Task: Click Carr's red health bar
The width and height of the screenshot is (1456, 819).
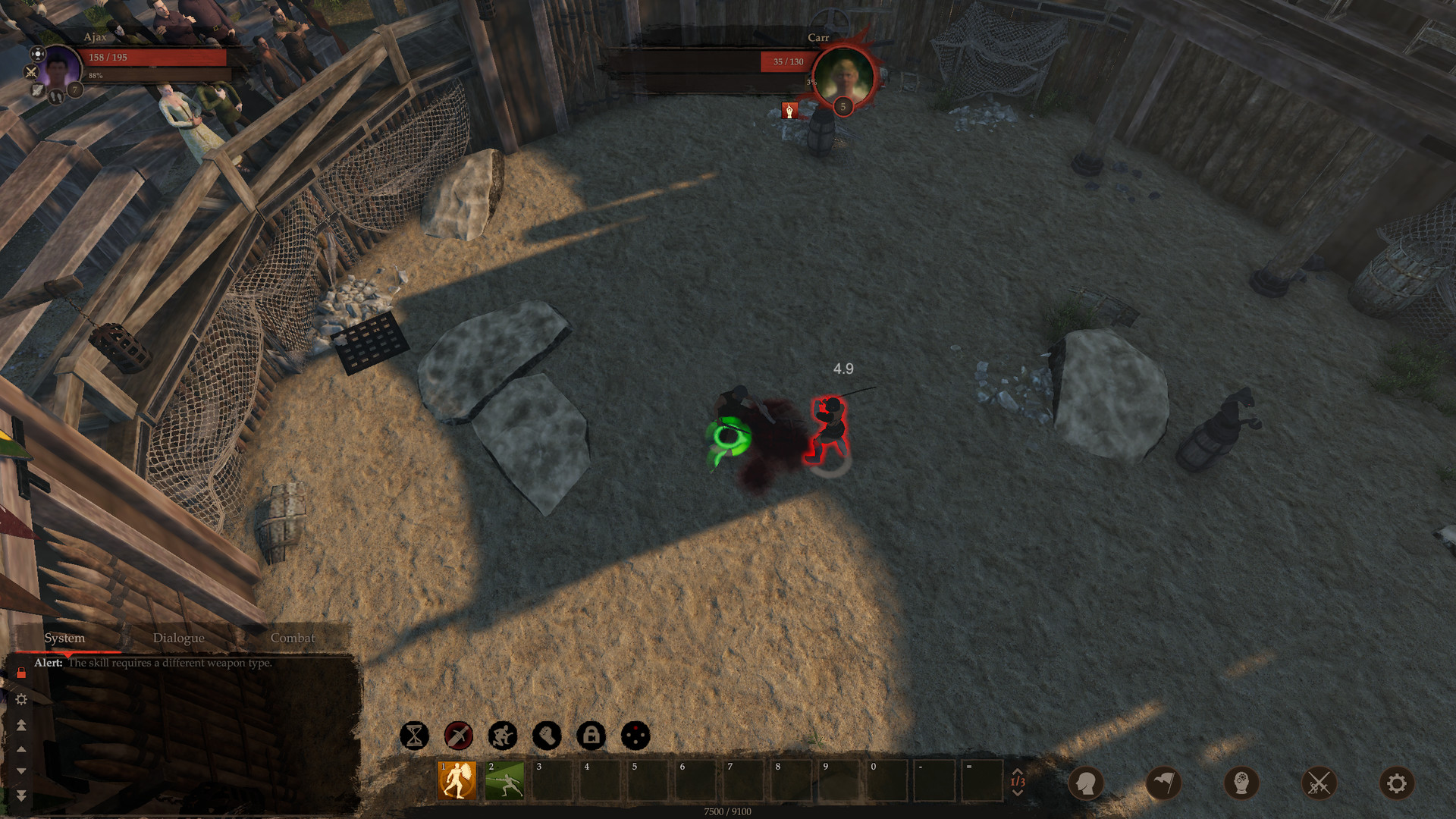Action: pyautogui.click(x=785, y=62)
